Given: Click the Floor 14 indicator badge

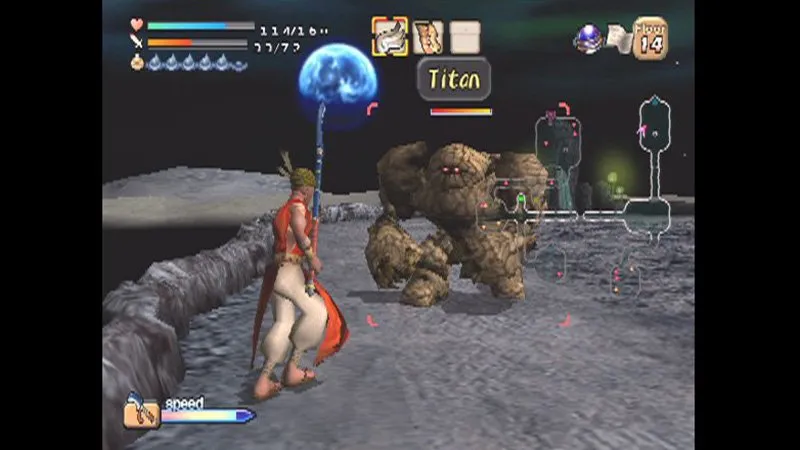Looking at the screenshot, I should (650, 39).
